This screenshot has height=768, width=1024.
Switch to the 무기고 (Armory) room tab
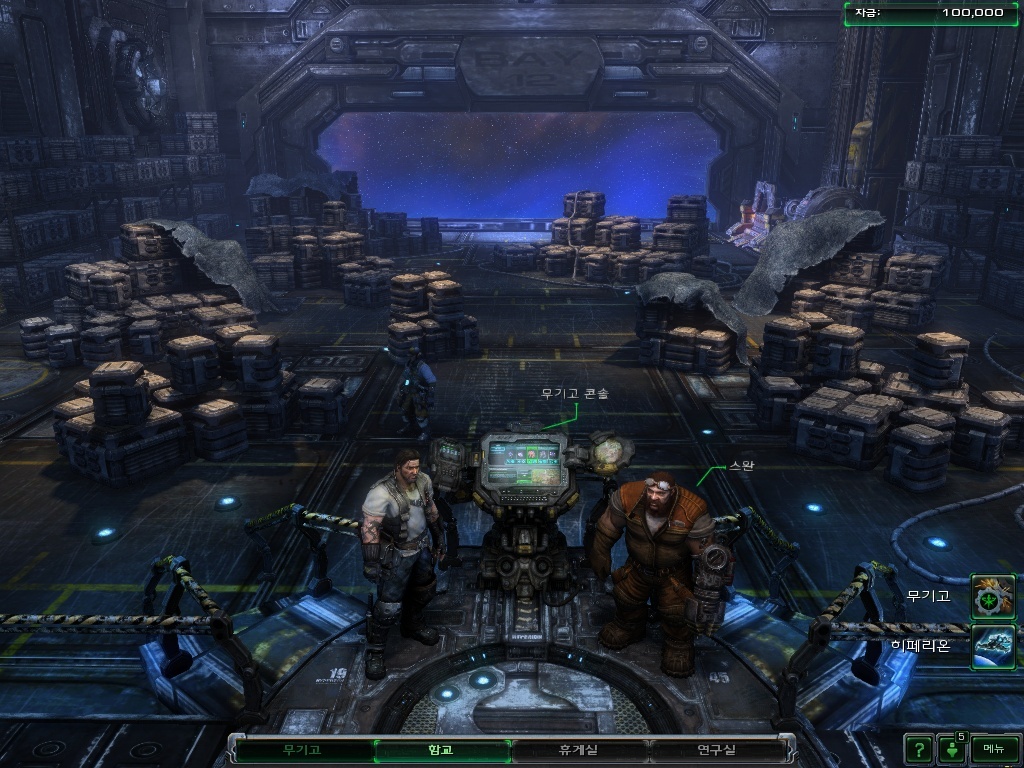pos(300,749)
